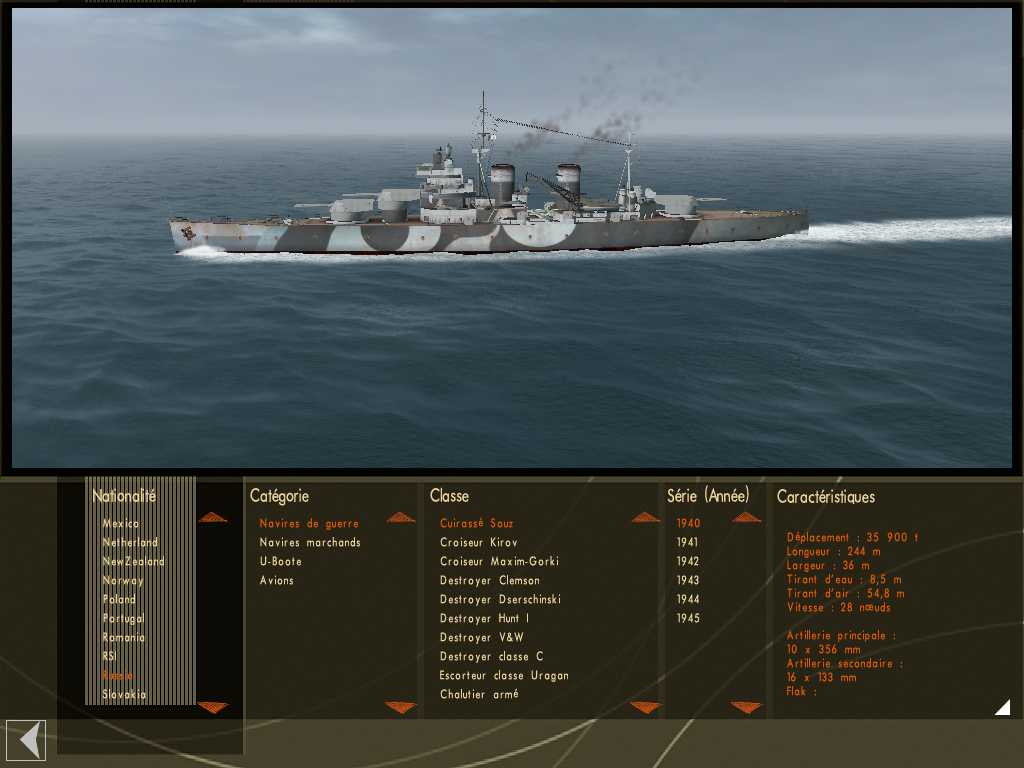Open the Navires marchands category
Screen dimensions: 1024x768
(310, 543)
